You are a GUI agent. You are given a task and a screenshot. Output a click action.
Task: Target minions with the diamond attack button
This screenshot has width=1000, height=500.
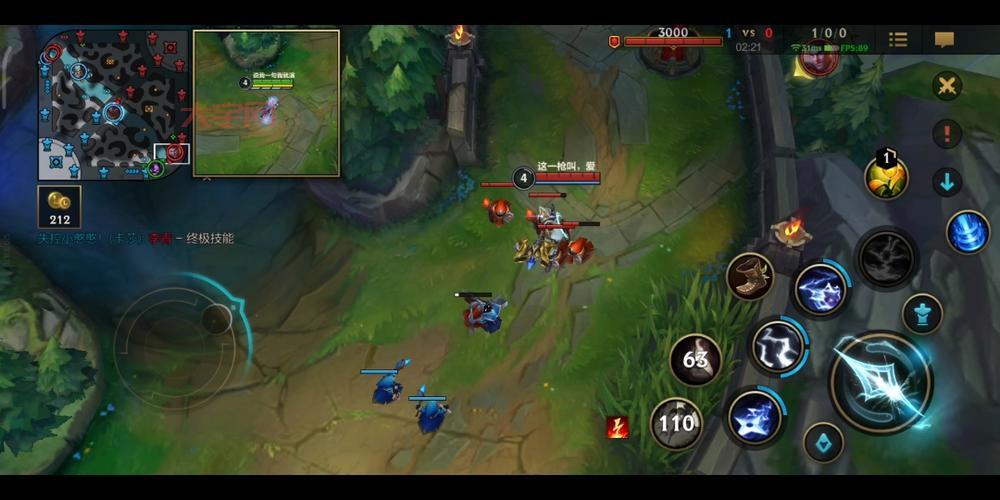[x=823, y=441]
